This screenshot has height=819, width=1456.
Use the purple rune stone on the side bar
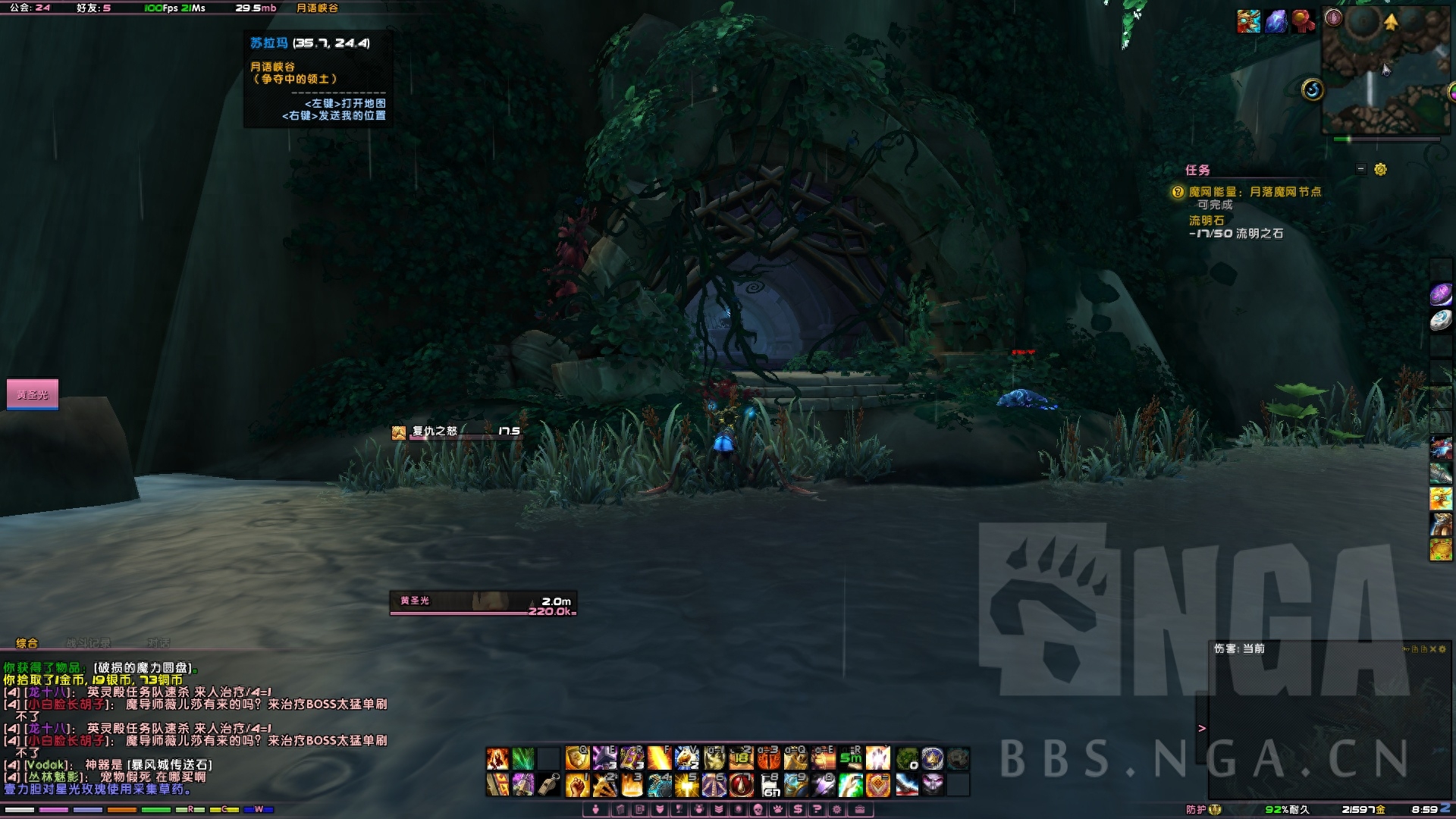pos(1441,294)
